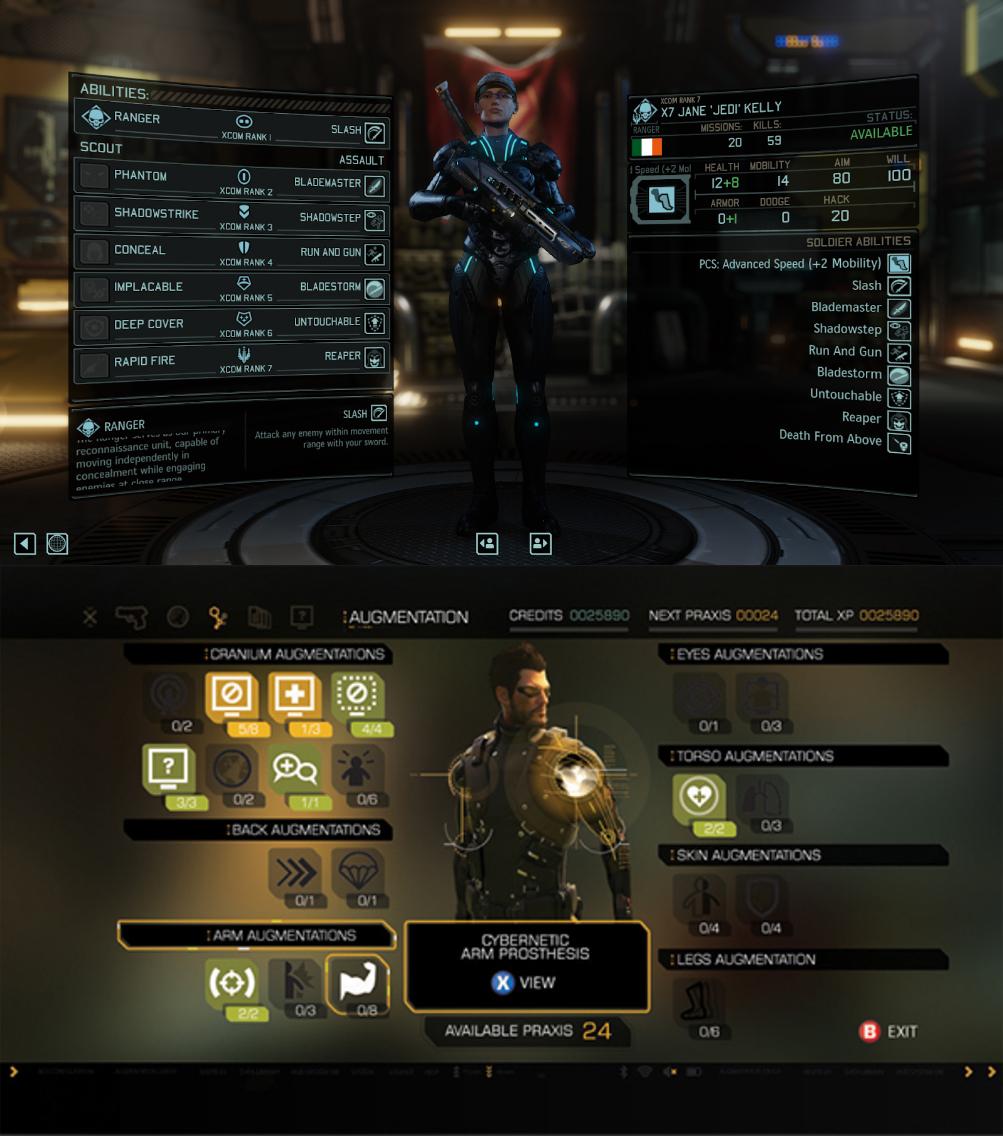Pick the Shadowstep ability
This screenshot has height=1136, width=1003.
pyautogui.click(x=373, y=219)
